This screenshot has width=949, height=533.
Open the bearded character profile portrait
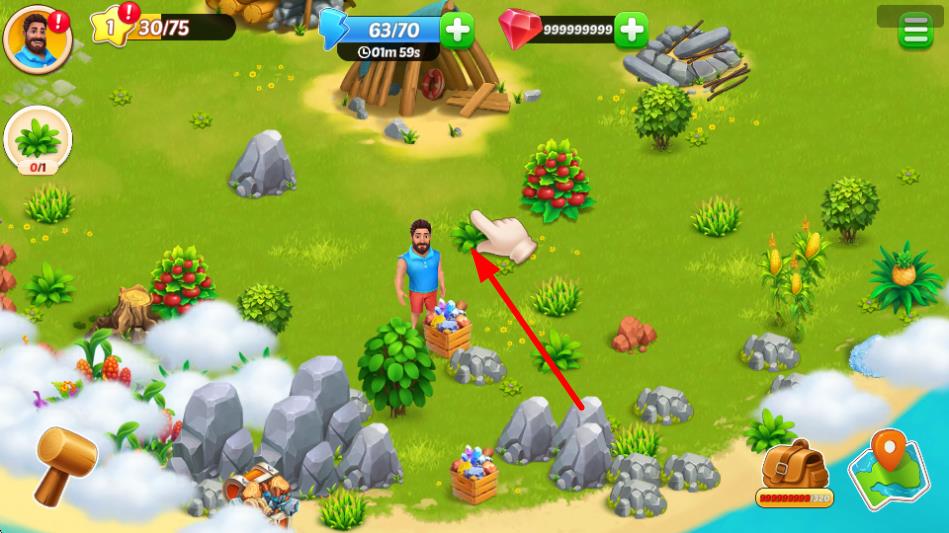point(38,39)
